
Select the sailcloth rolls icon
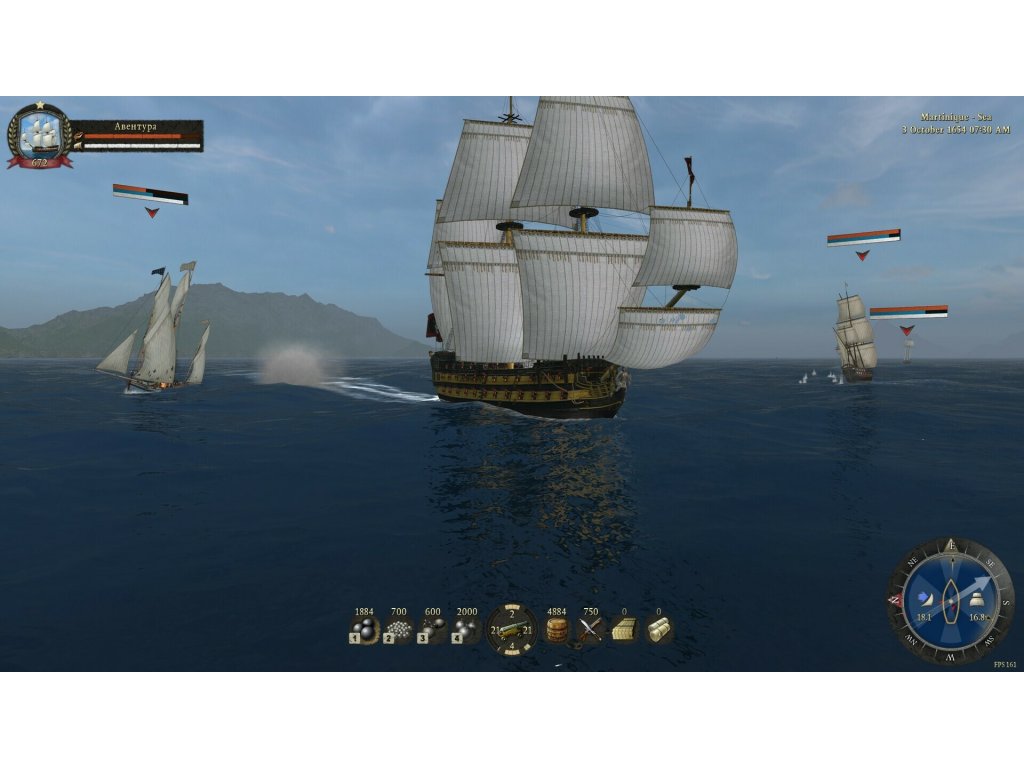click(x=658, y=630)
